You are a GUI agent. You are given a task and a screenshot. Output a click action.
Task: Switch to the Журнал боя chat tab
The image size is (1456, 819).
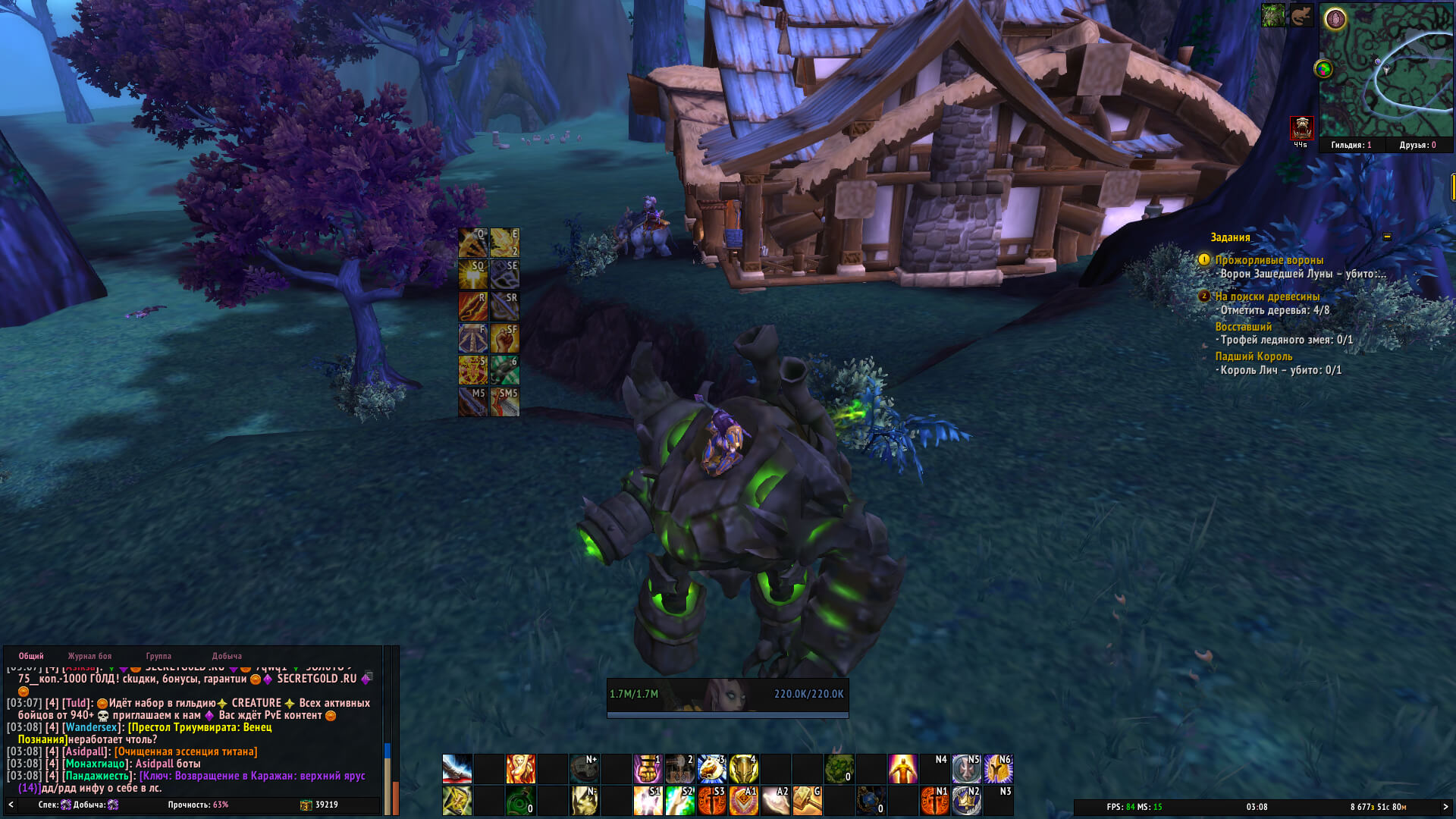89,656
